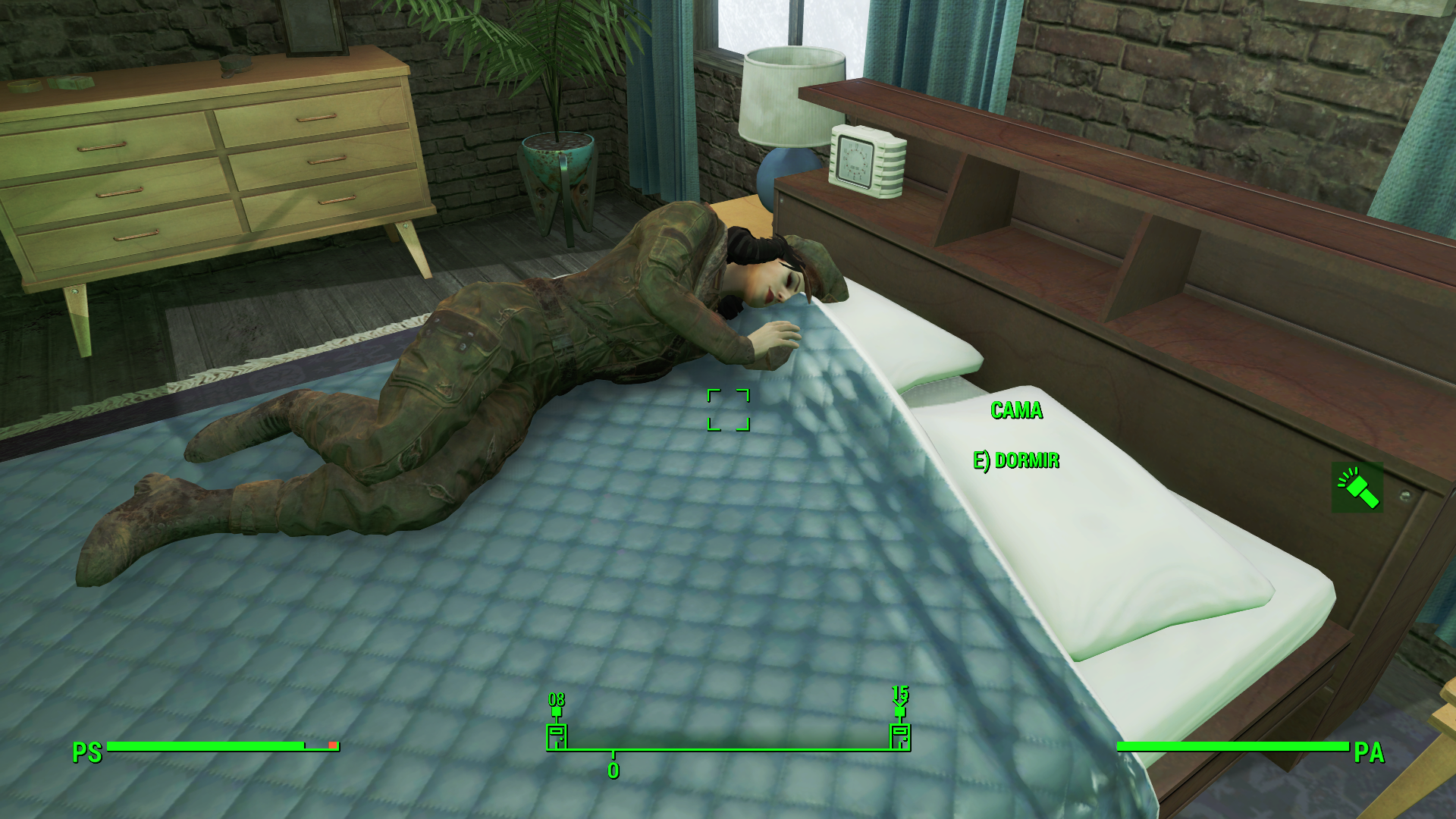Select the compass marker labeled 08

tap(557, 735)
